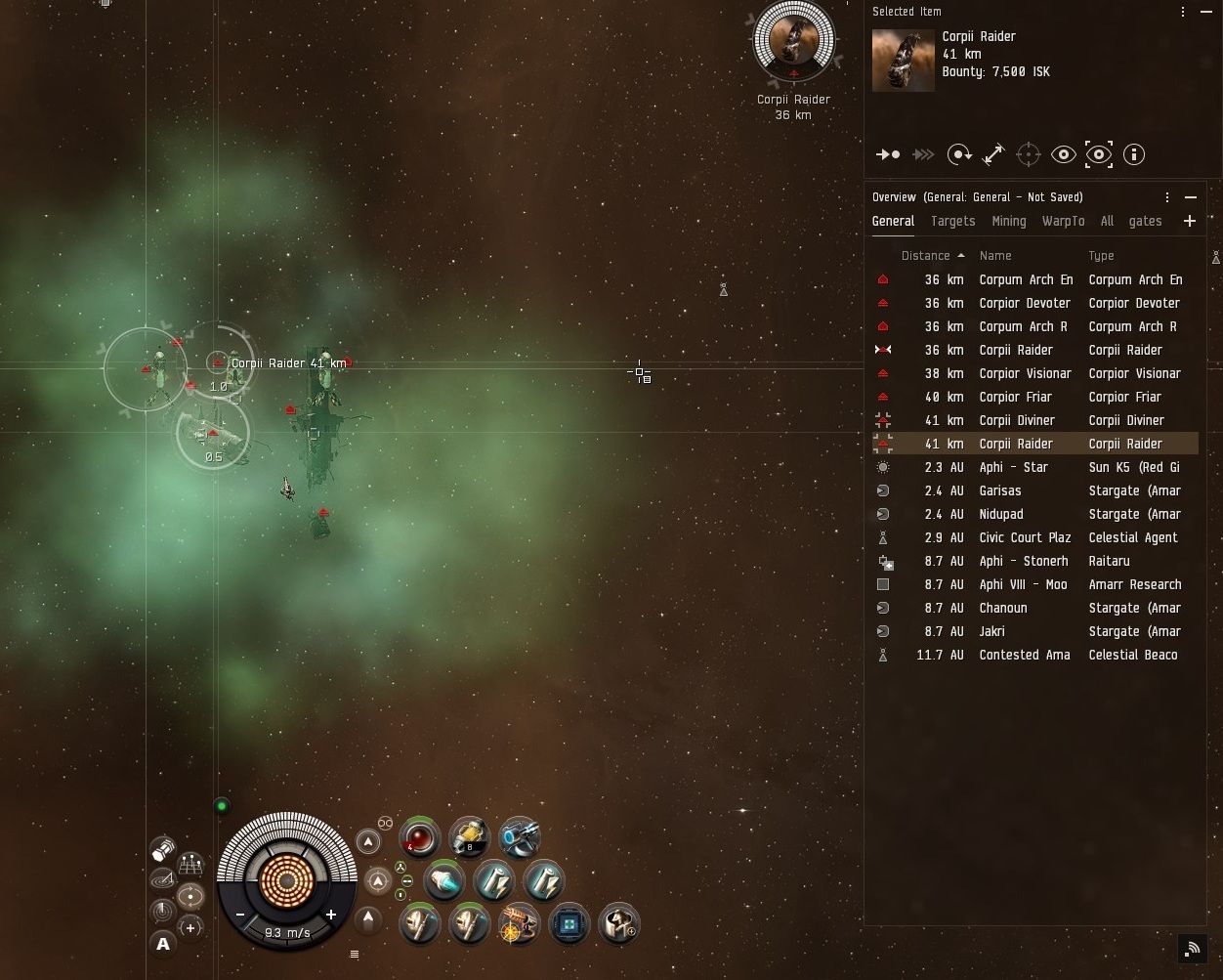Sort the overview by Distance column
This screenshot has width=1223, height=980.
click(x=925, y=256)
